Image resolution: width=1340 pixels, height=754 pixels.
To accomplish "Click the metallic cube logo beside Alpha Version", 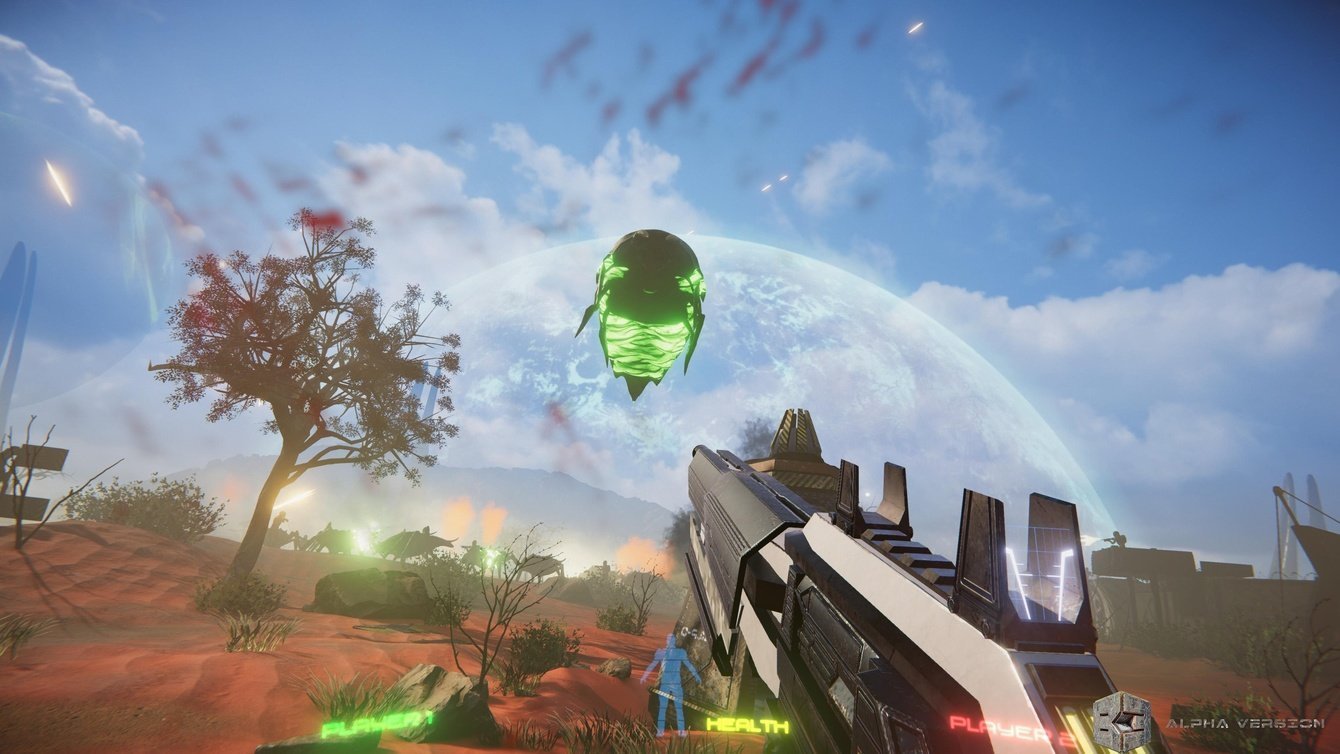I will (x=1121, y=721).
